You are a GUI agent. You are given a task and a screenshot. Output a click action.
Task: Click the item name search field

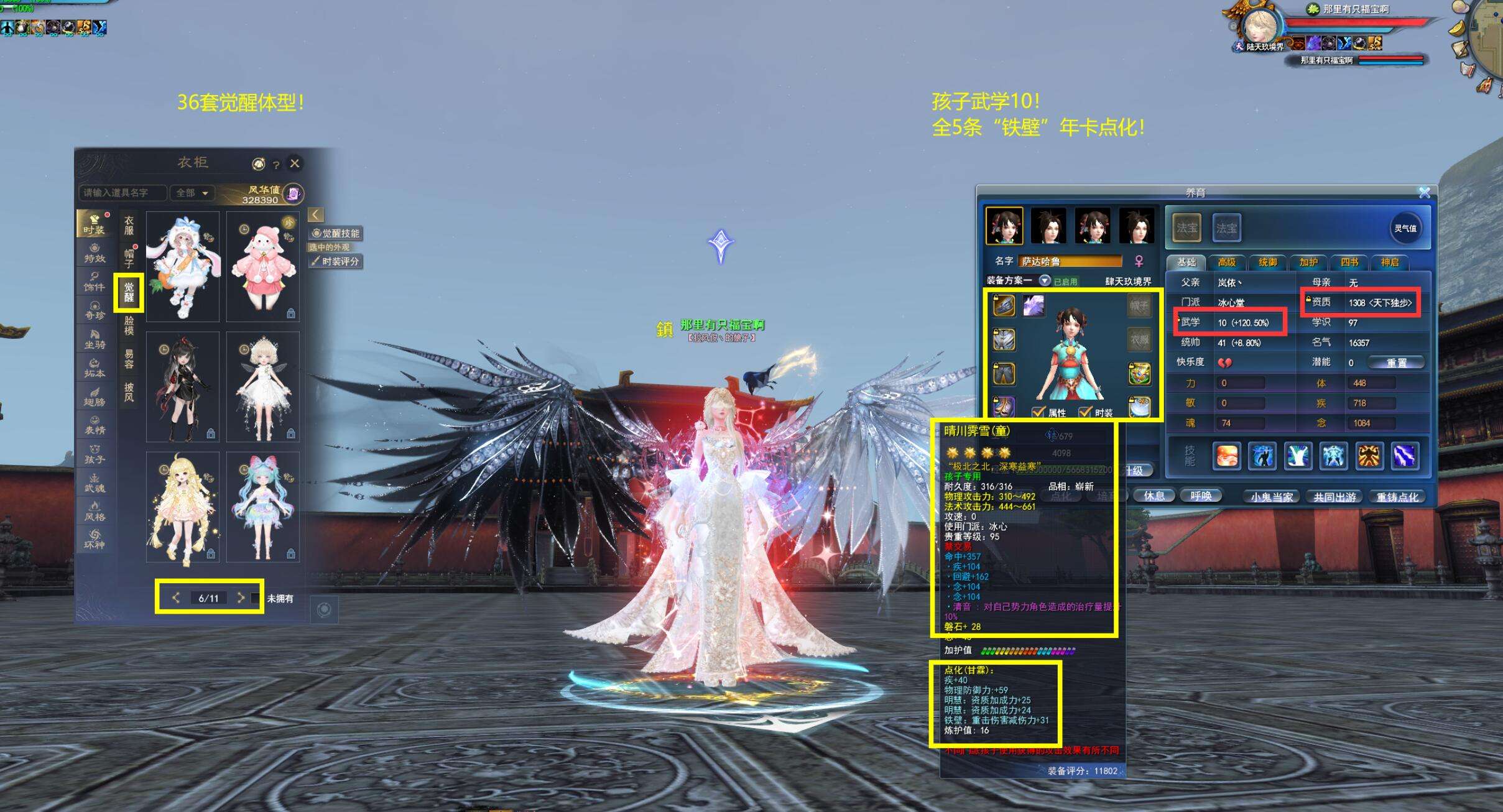[122, 193]
